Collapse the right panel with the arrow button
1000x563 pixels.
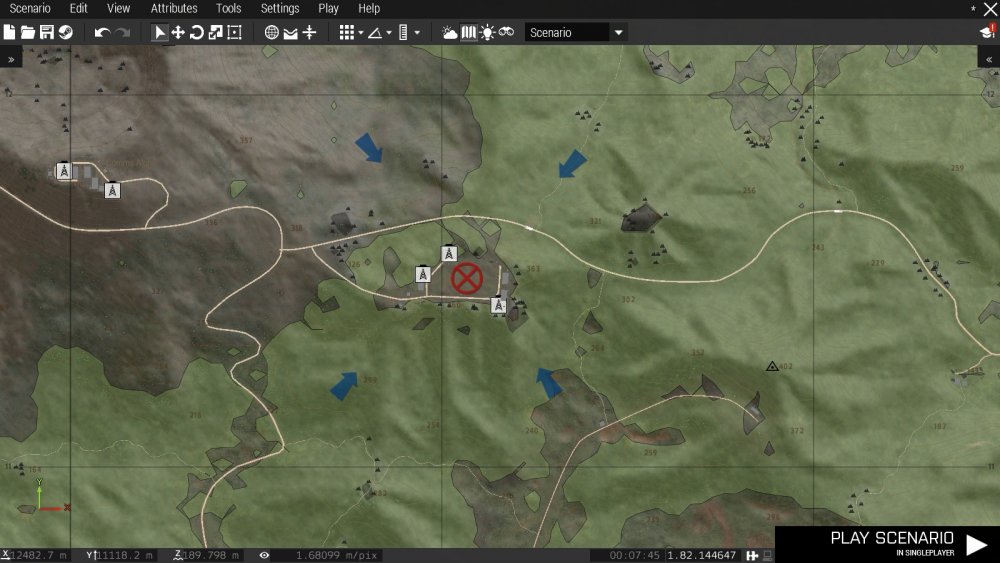(989, 59)
